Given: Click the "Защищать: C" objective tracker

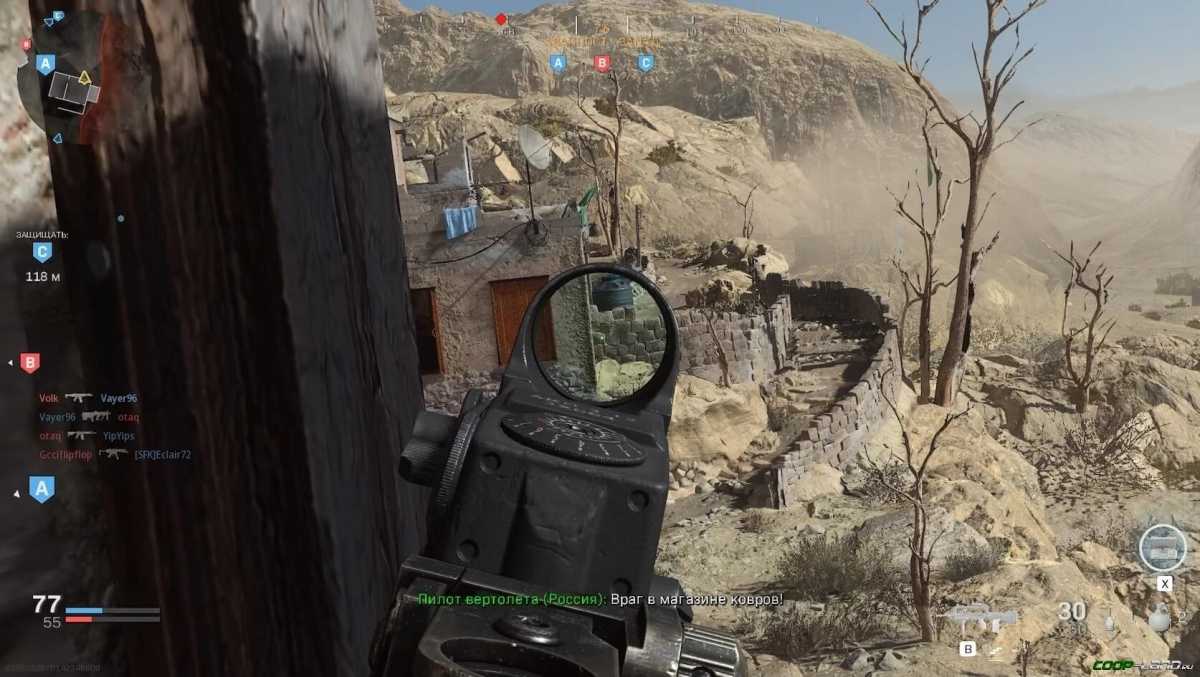Looking at the screenshot, I should click(42, 254).
